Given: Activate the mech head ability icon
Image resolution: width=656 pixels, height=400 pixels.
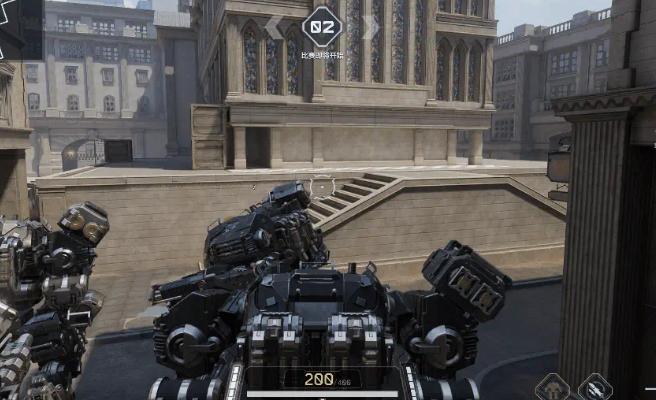Looking at the screenshot, I should pyautogui.click(x=553, y=390).
